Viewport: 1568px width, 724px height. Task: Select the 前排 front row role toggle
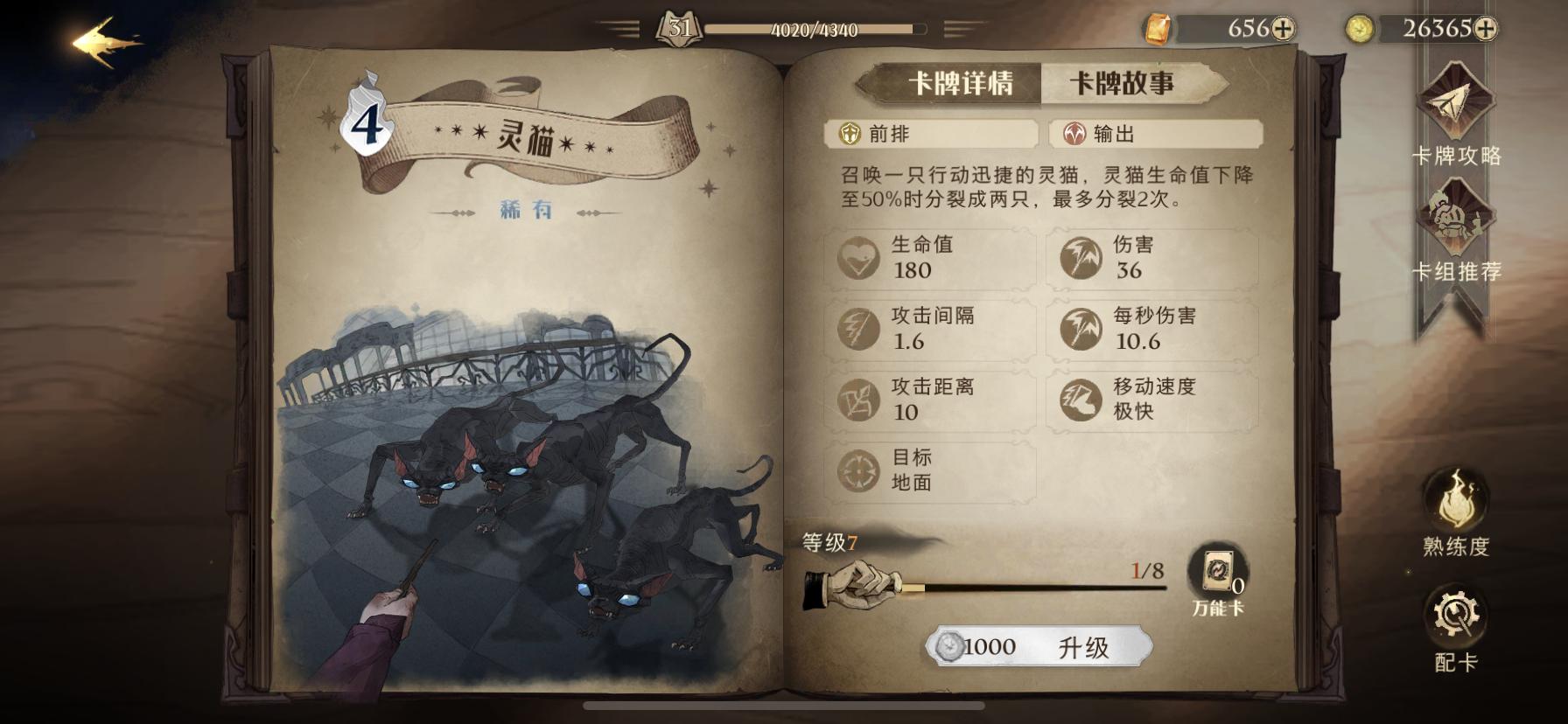pos(930,136)
